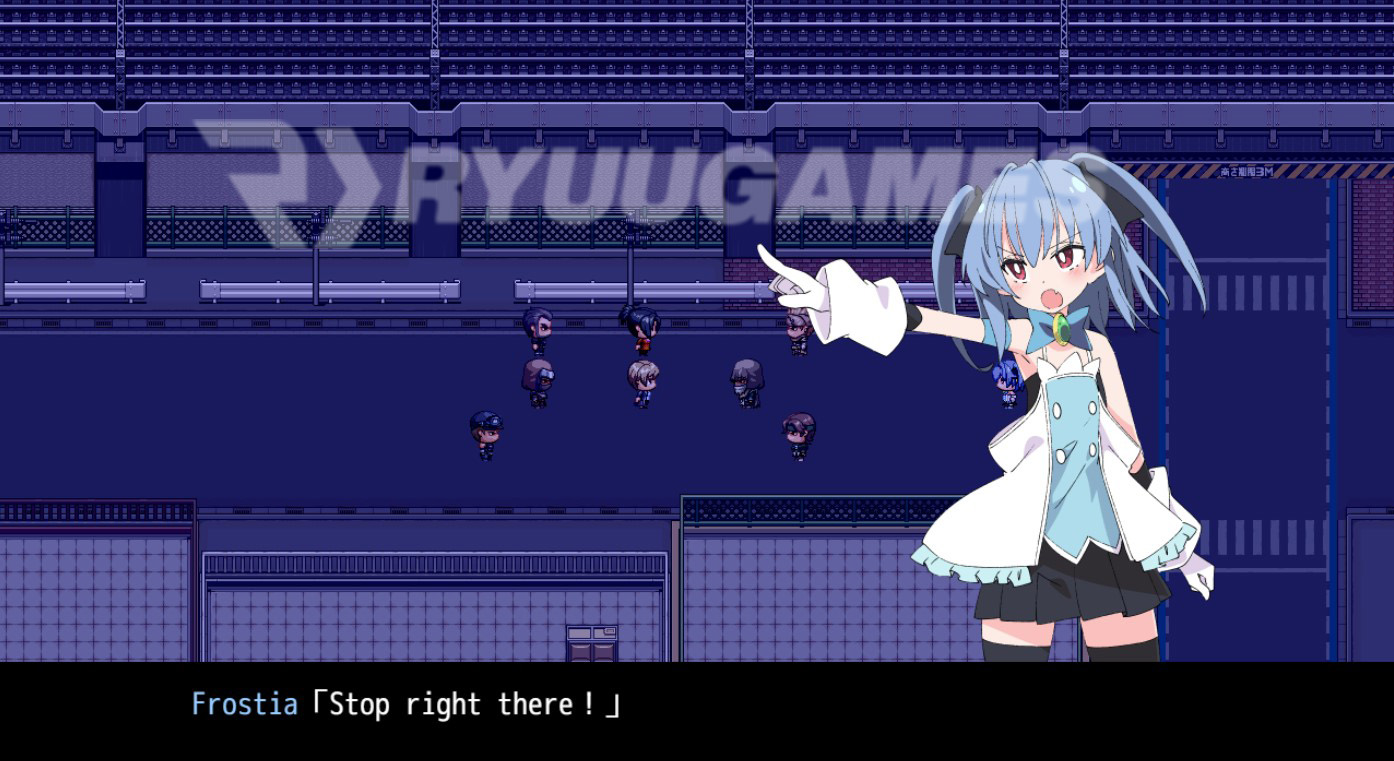Select the NPC wearing a blue cap

(484, 432)
